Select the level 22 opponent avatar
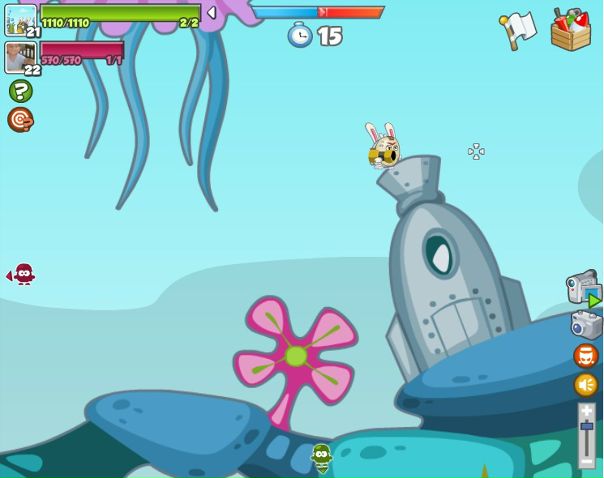 tap(20, 57)
